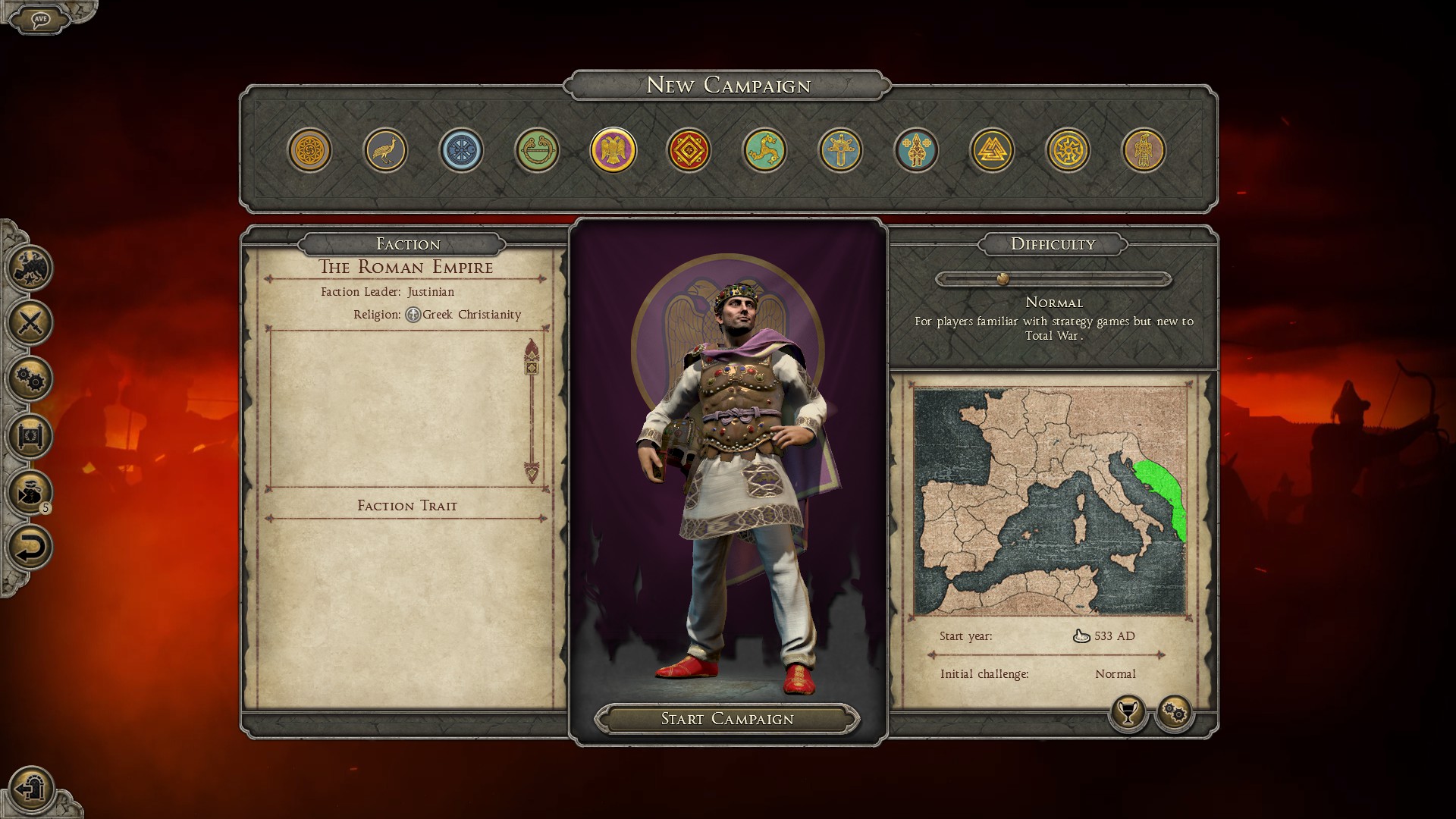
Task: Open campaign options with the gears button
Action: click(1175, 713)
